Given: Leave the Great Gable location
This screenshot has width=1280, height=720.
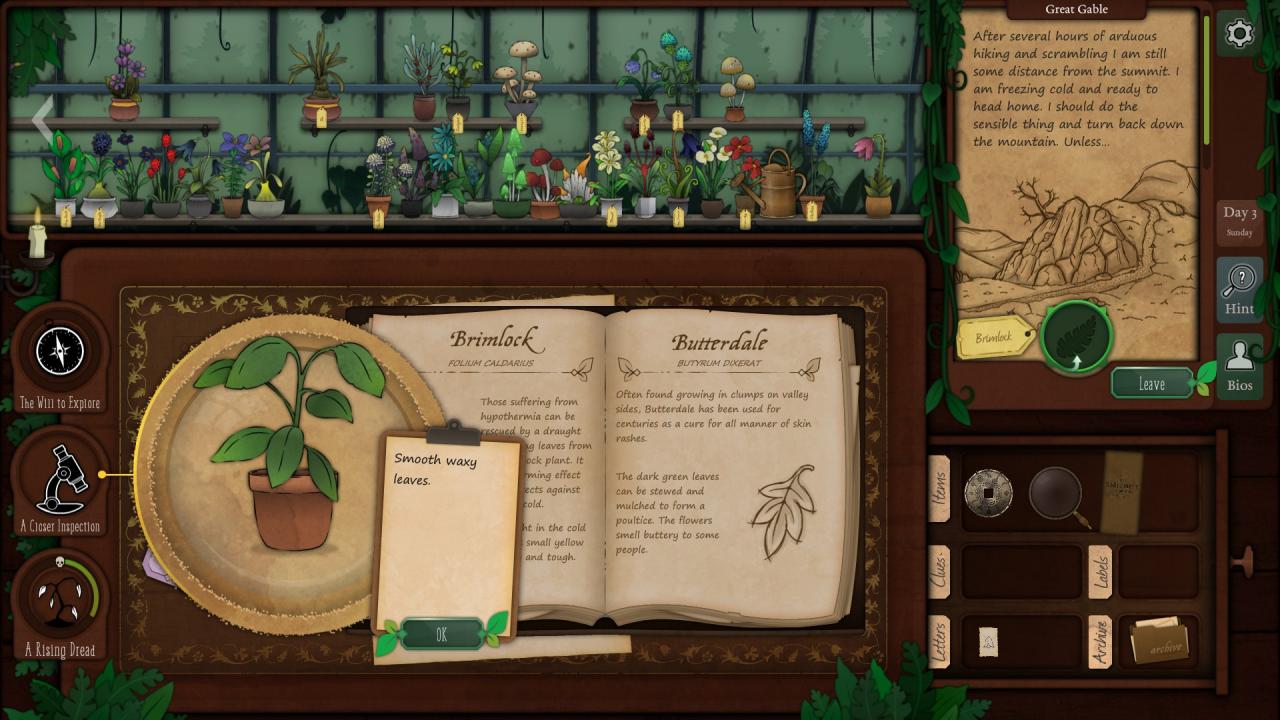Looking at the screenshot, I should pos(1152,384).
